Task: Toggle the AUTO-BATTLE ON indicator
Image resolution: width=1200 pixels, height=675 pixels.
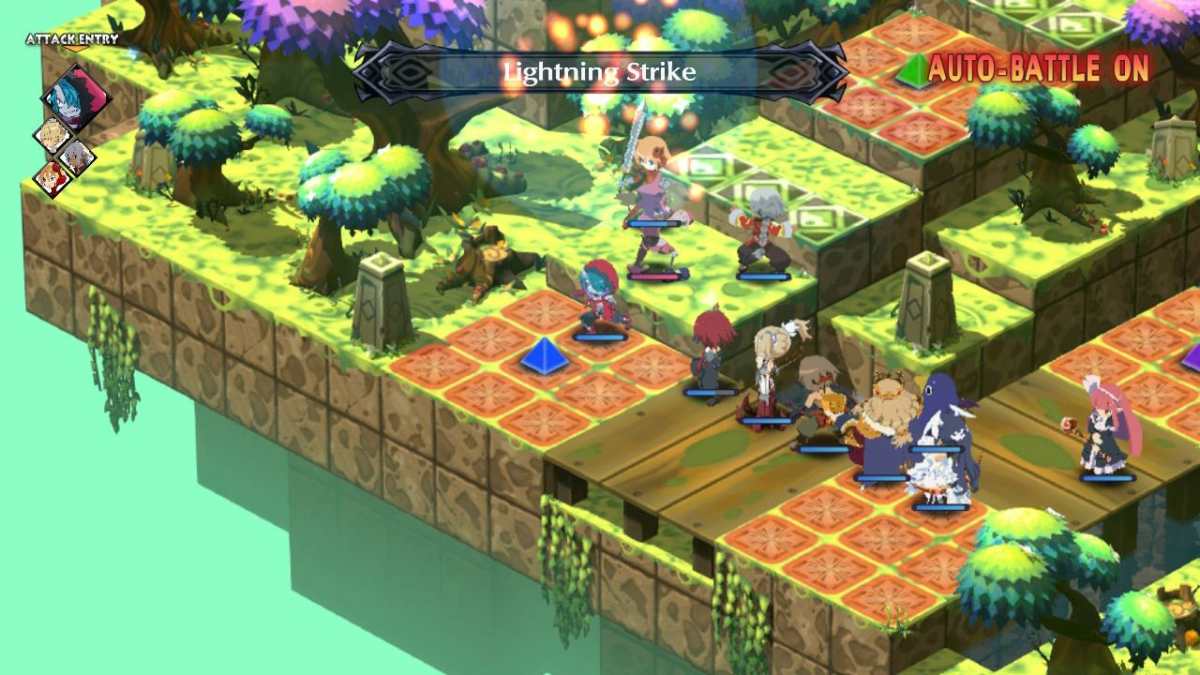Action: (x=1038, y=68)
